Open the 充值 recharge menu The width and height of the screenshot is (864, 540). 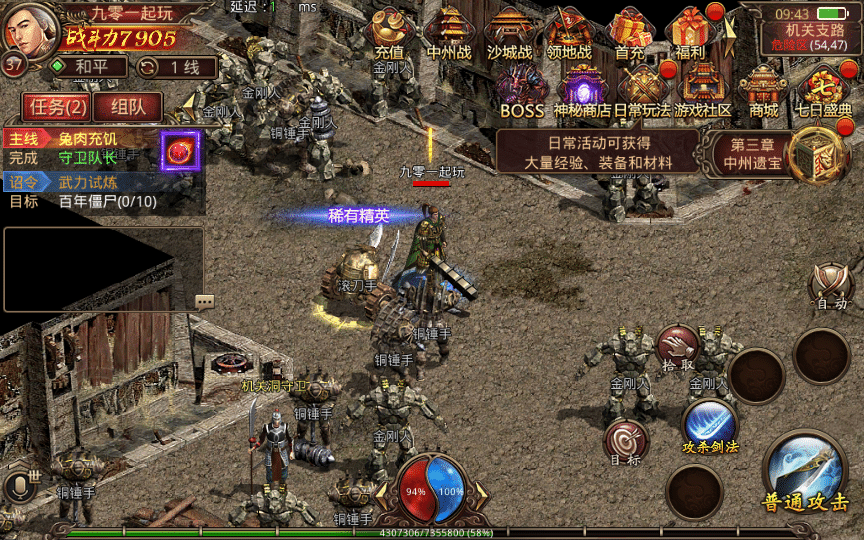coord(389,33)
